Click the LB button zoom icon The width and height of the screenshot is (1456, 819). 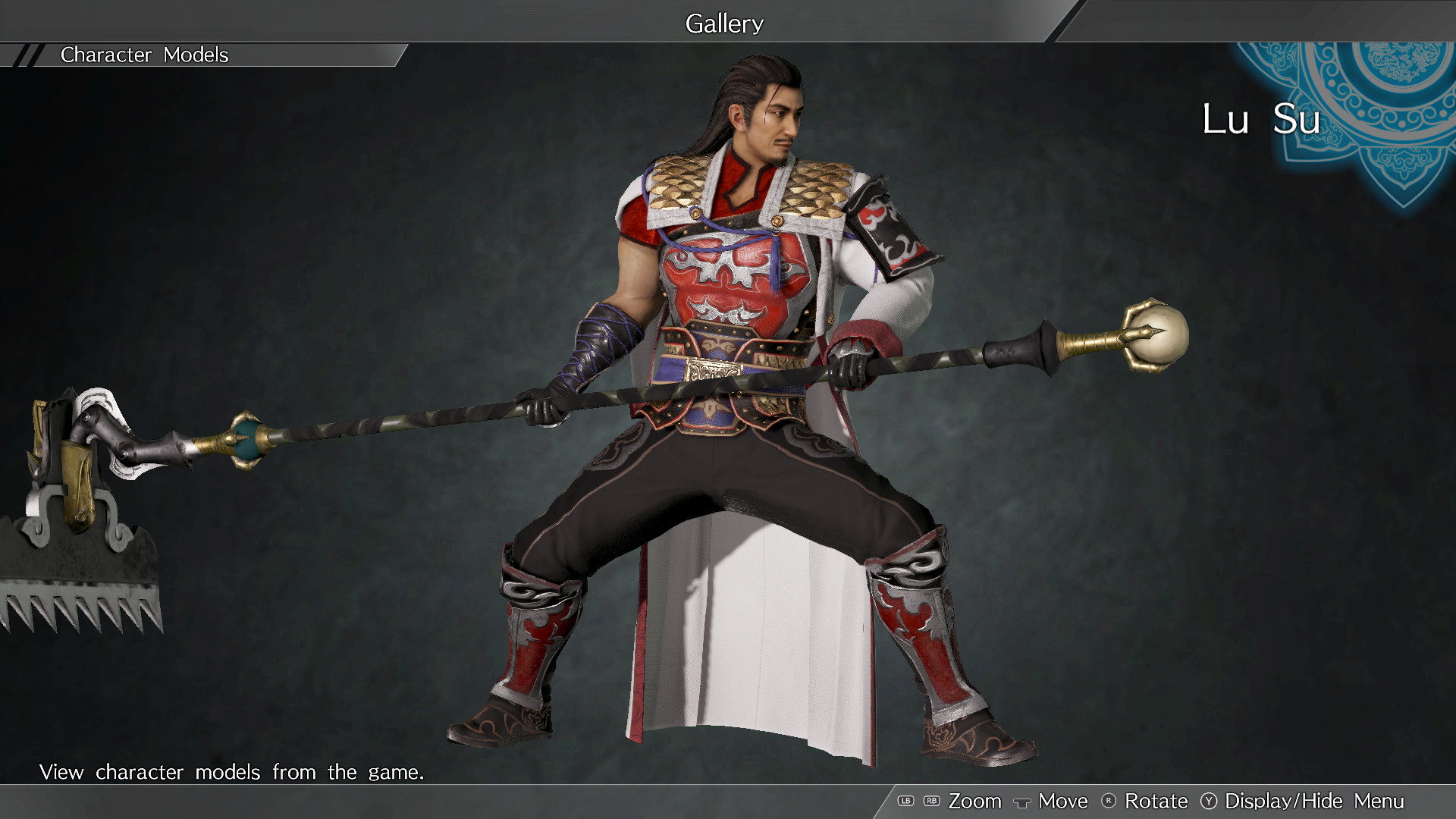[907, 802]
